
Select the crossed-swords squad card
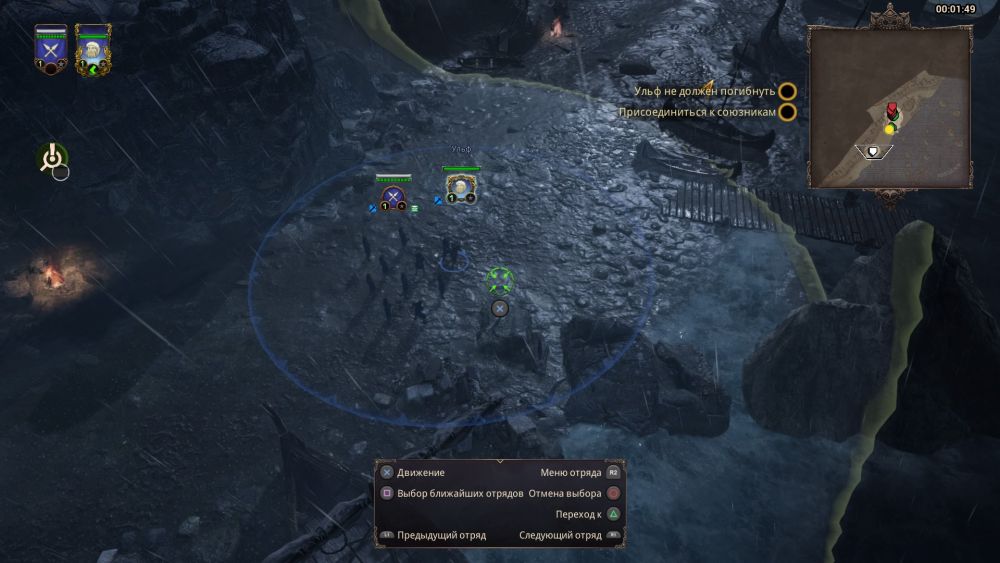click(x=50, y=50)
